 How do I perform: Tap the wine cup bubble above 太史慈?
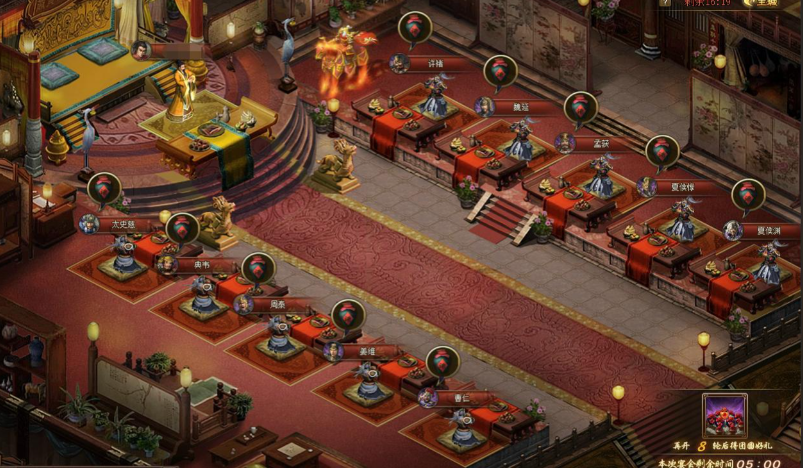point(104,189)
